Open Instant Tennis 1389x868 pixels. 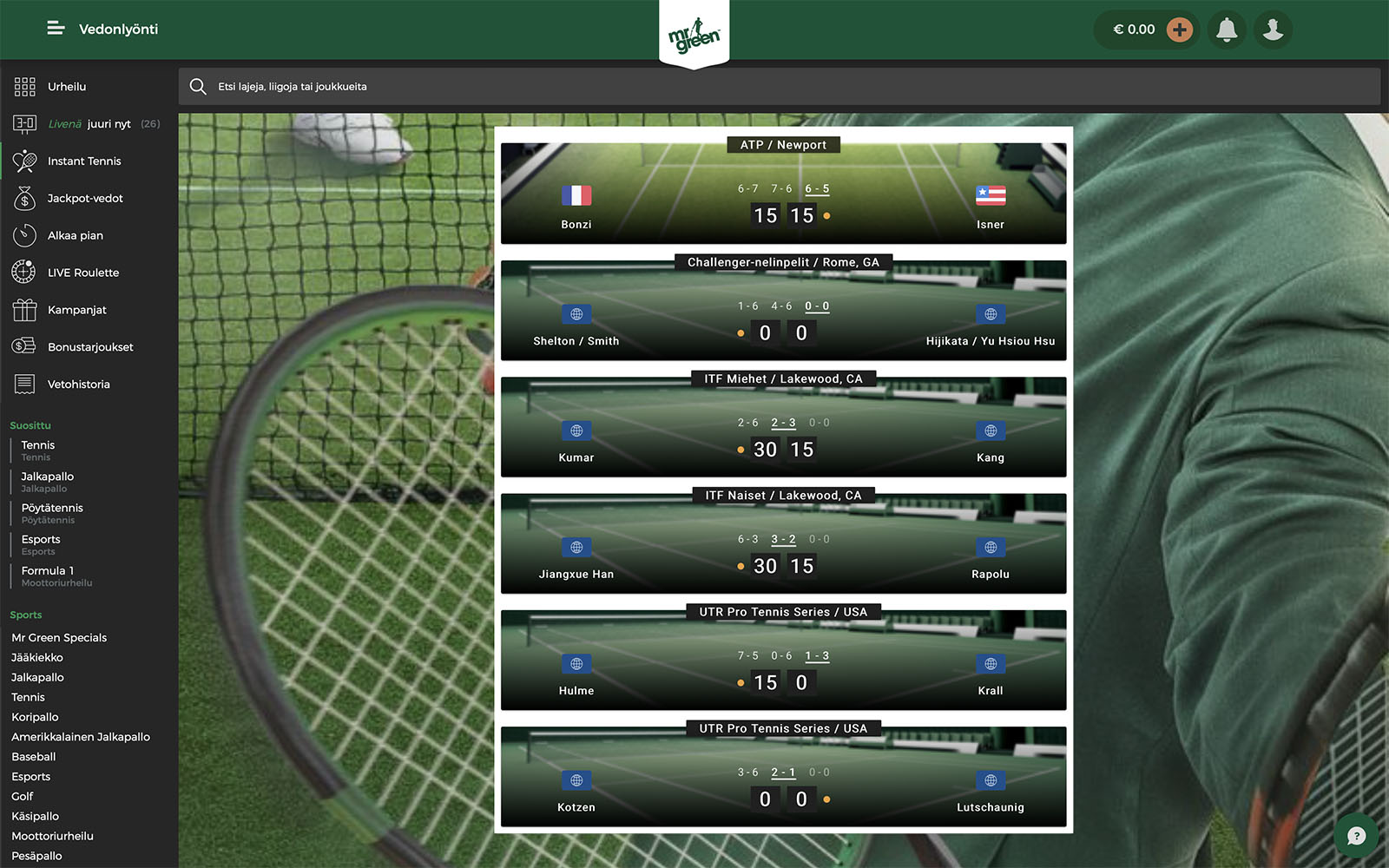84,161
